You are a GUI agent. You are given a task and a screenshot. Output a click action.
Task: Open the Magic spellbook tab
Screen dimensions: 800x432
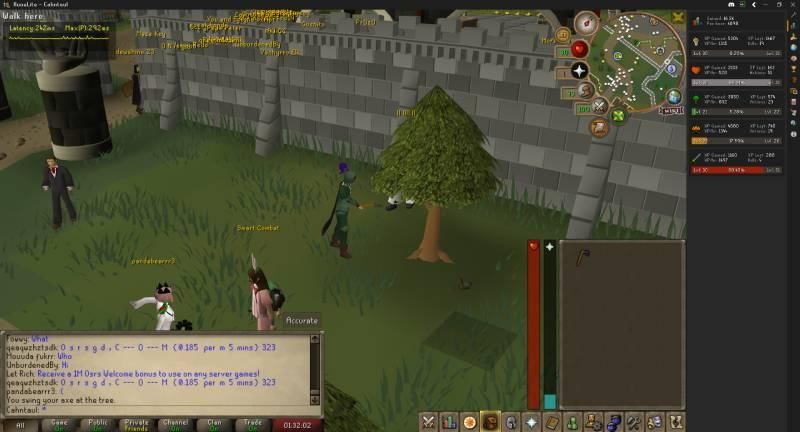pos(552,422)
